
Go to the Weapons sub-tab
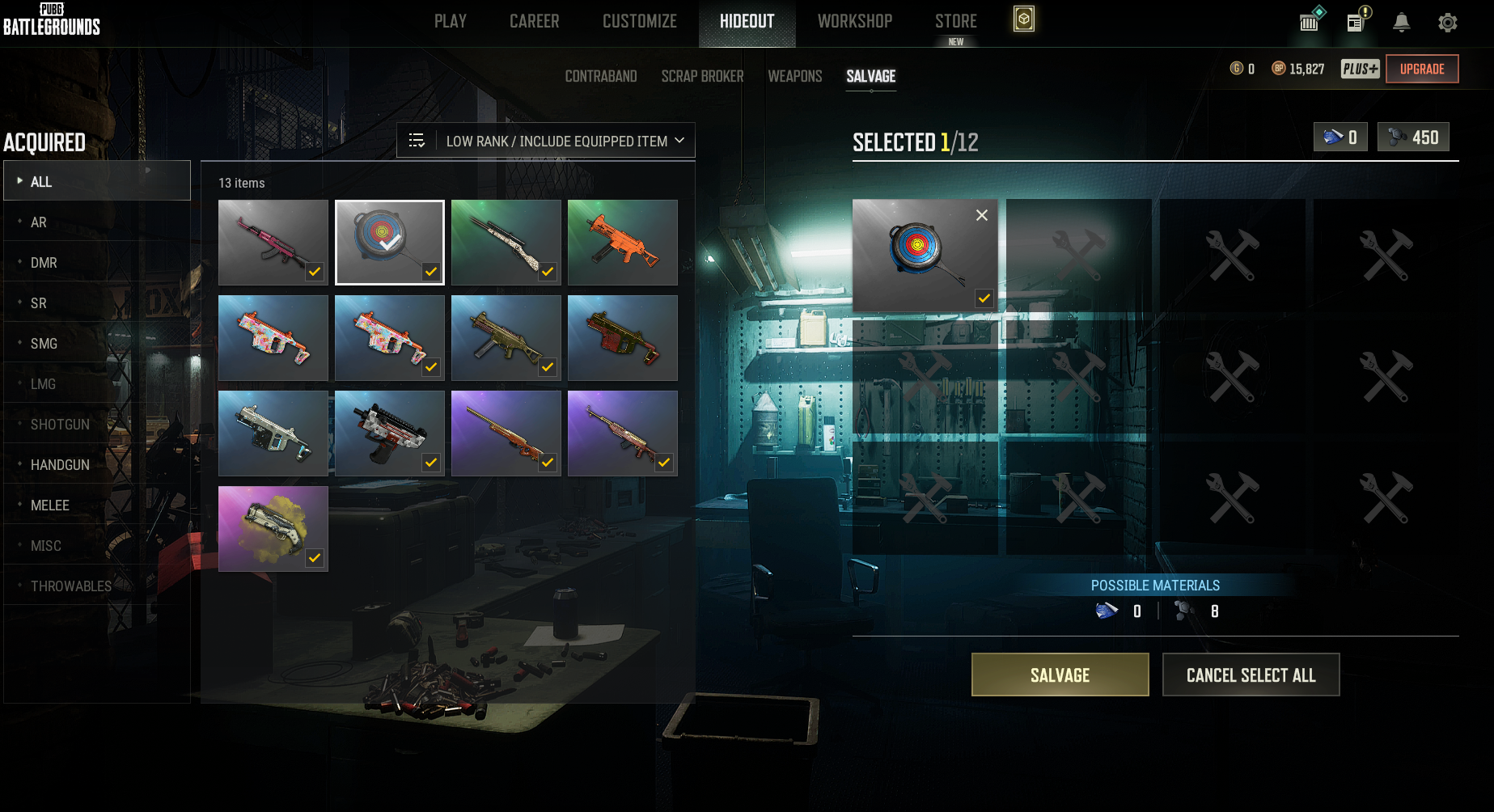[794, 76]
